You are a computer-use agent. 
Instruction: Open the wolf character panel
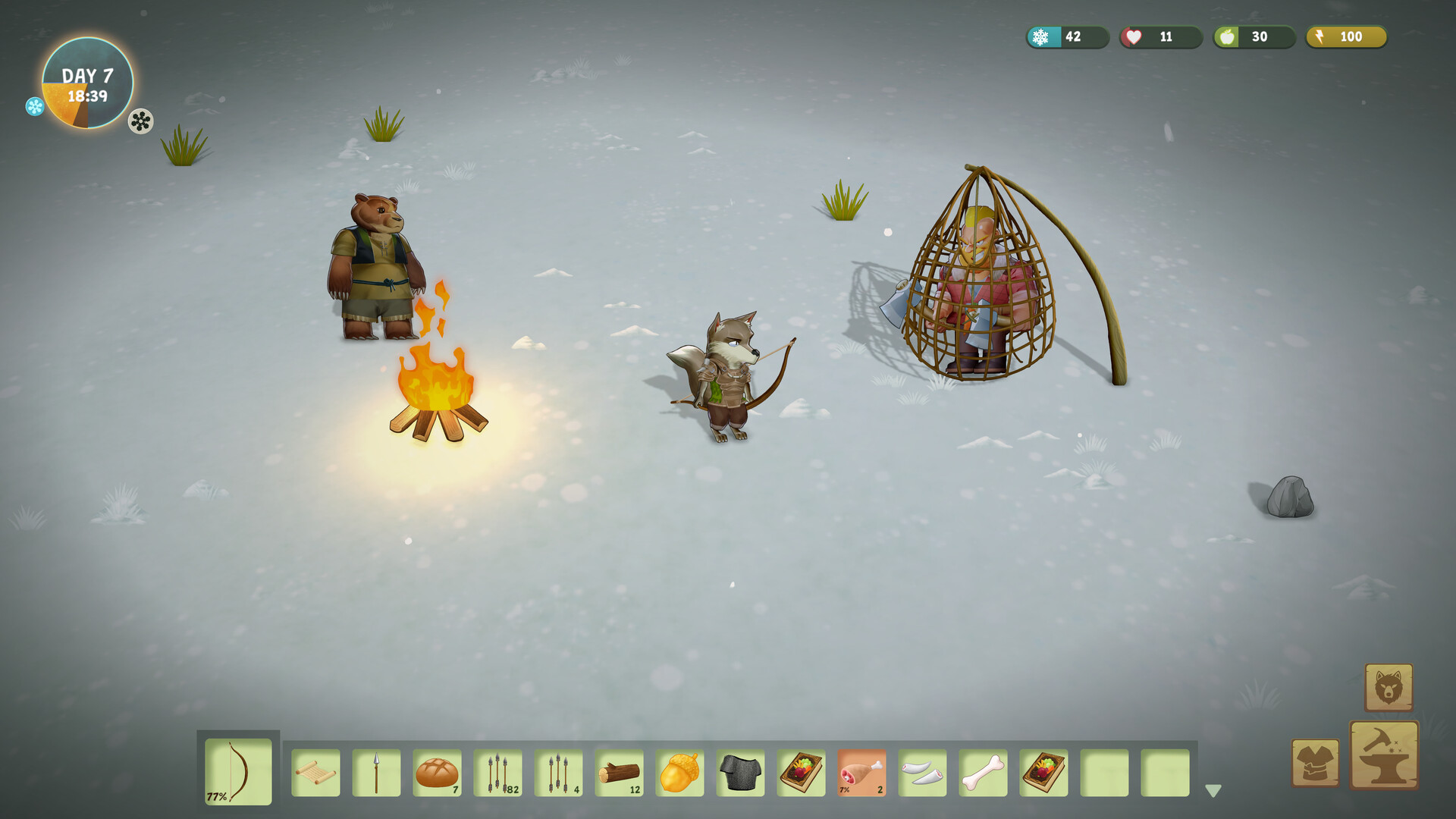pyautogui.click(x=1389, y=688)
